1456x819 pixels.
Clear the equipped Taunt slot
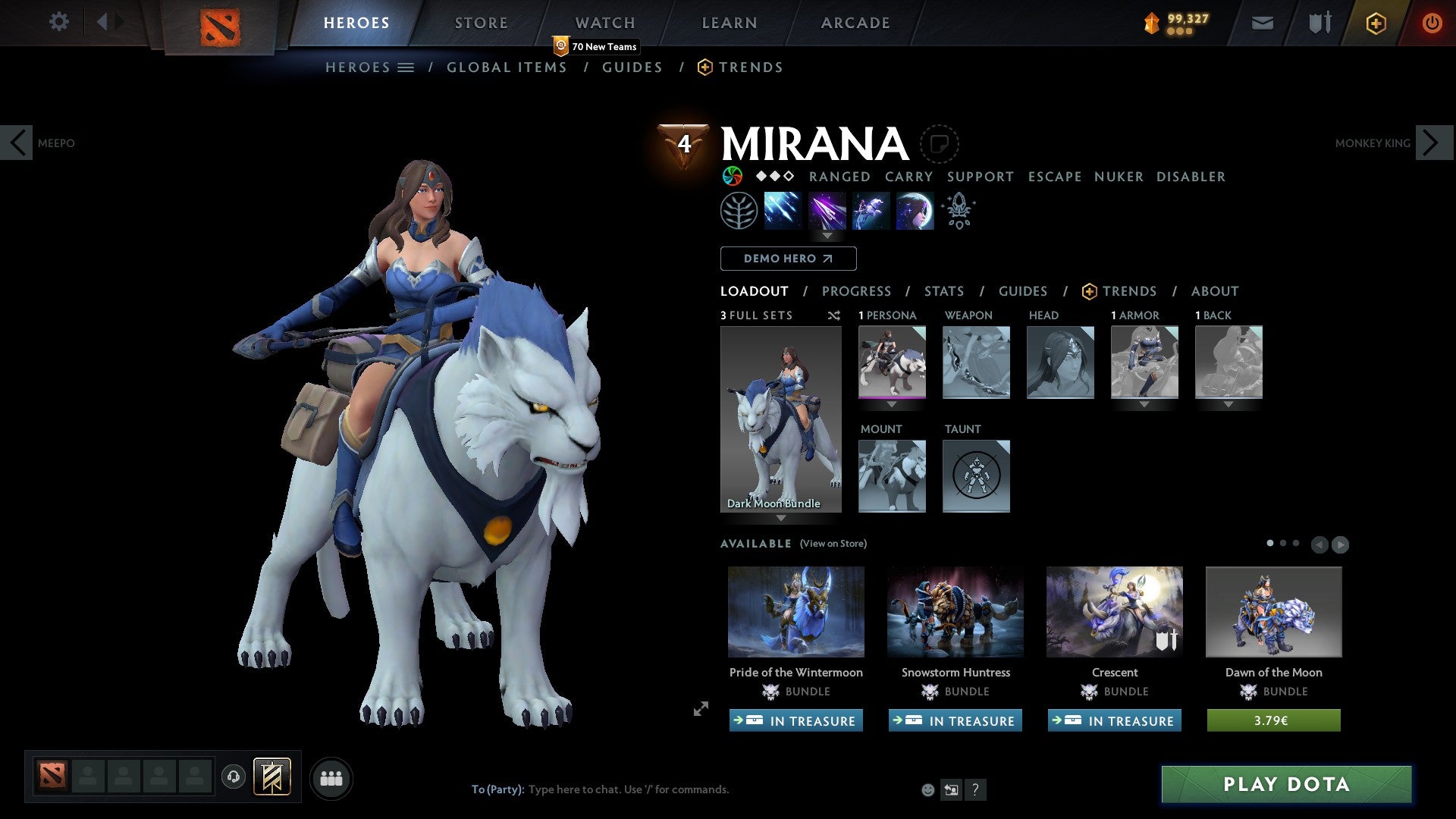(x=976, y=476)
